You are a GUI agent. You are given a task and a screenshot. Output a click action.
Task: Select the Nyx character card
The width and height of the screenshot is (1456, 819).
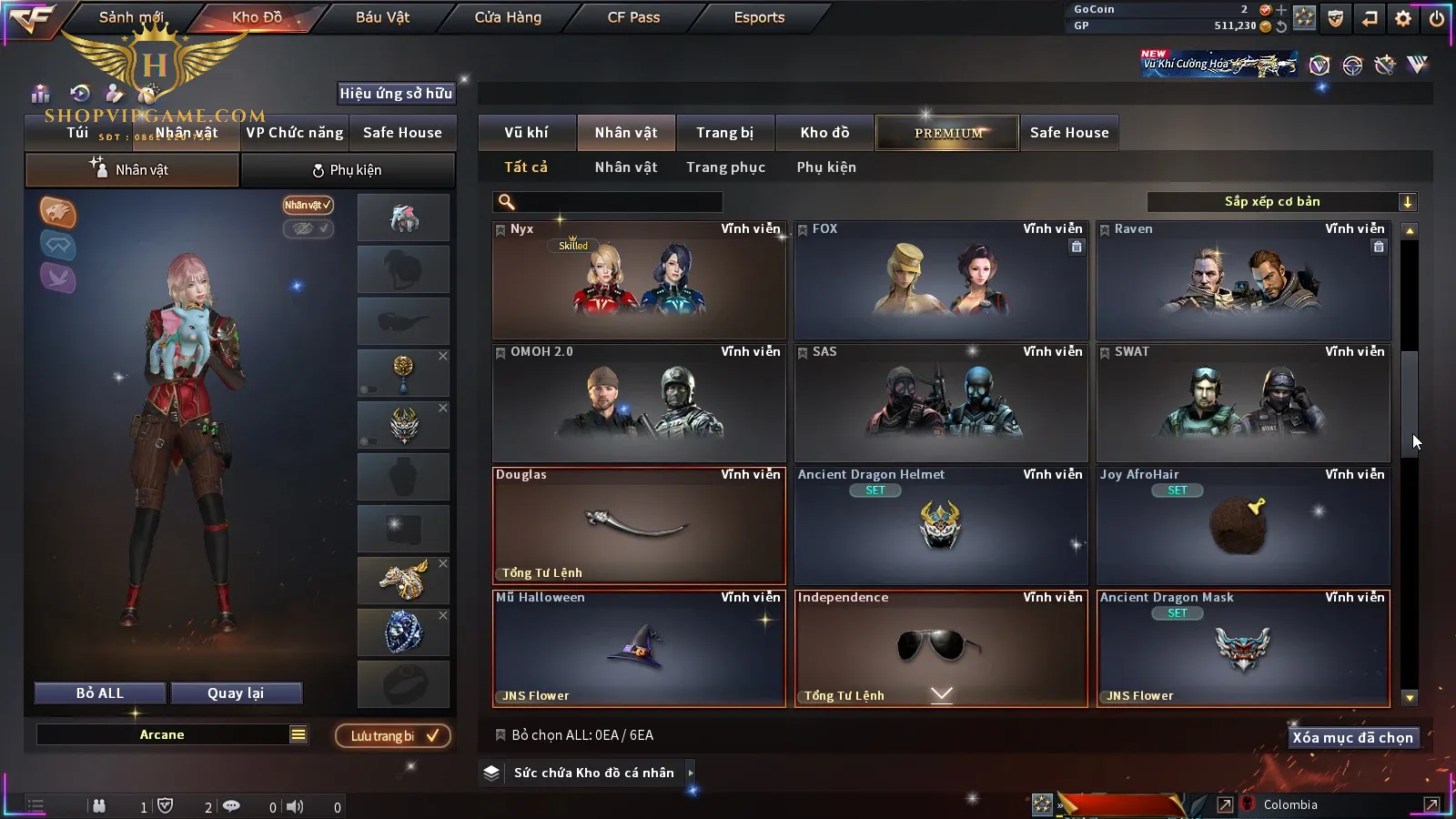639,280
